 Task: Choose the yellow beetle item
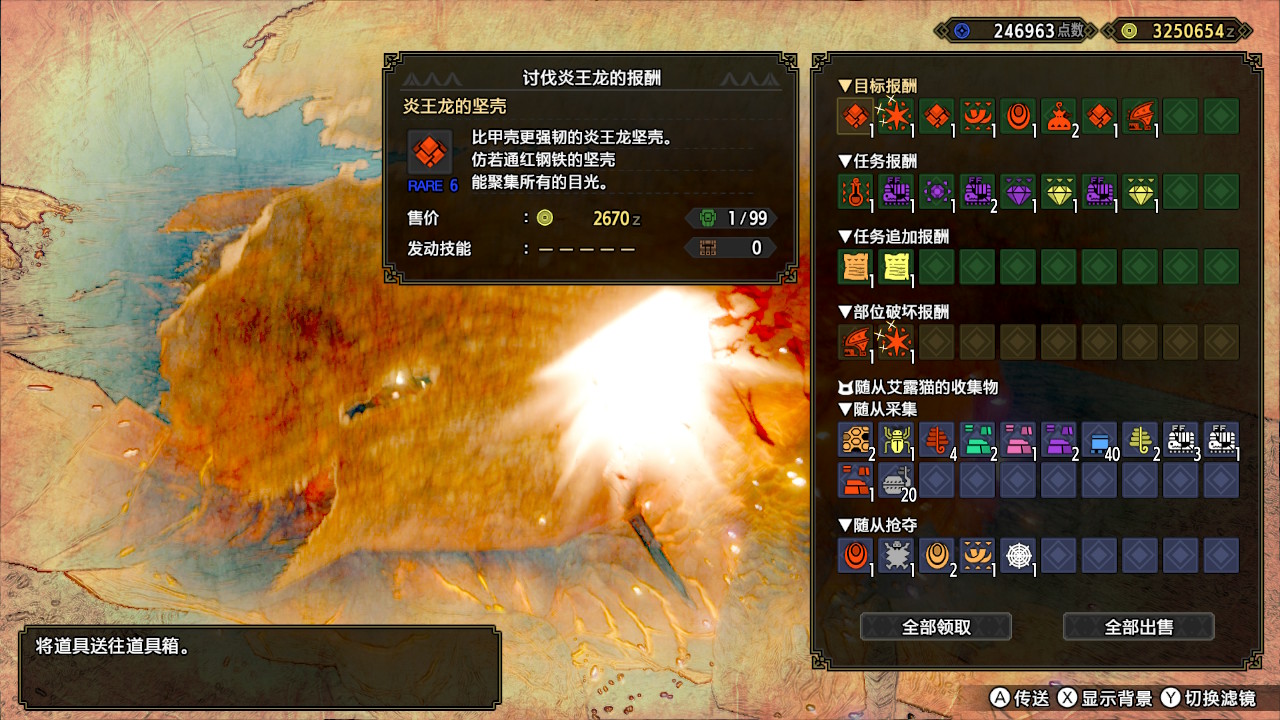897,439
